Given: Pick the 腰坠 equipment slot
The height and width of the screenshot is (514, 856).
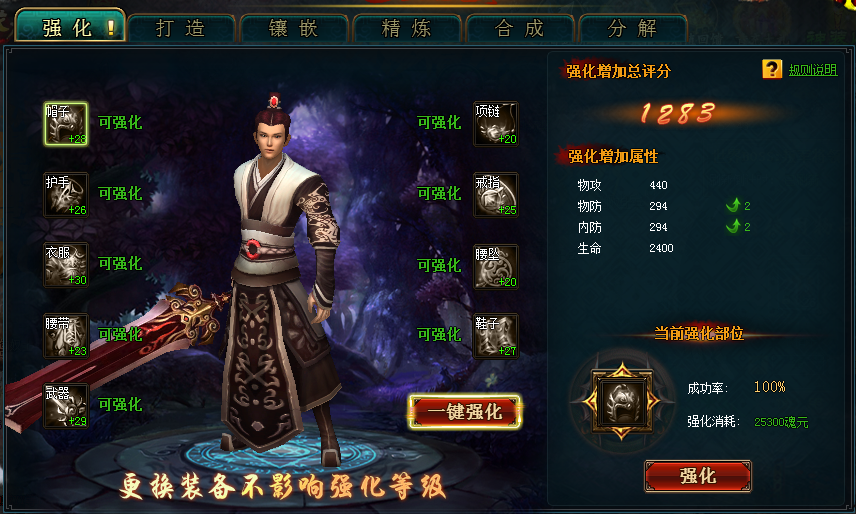Looking at the screenshot, I should coord(496,266).
